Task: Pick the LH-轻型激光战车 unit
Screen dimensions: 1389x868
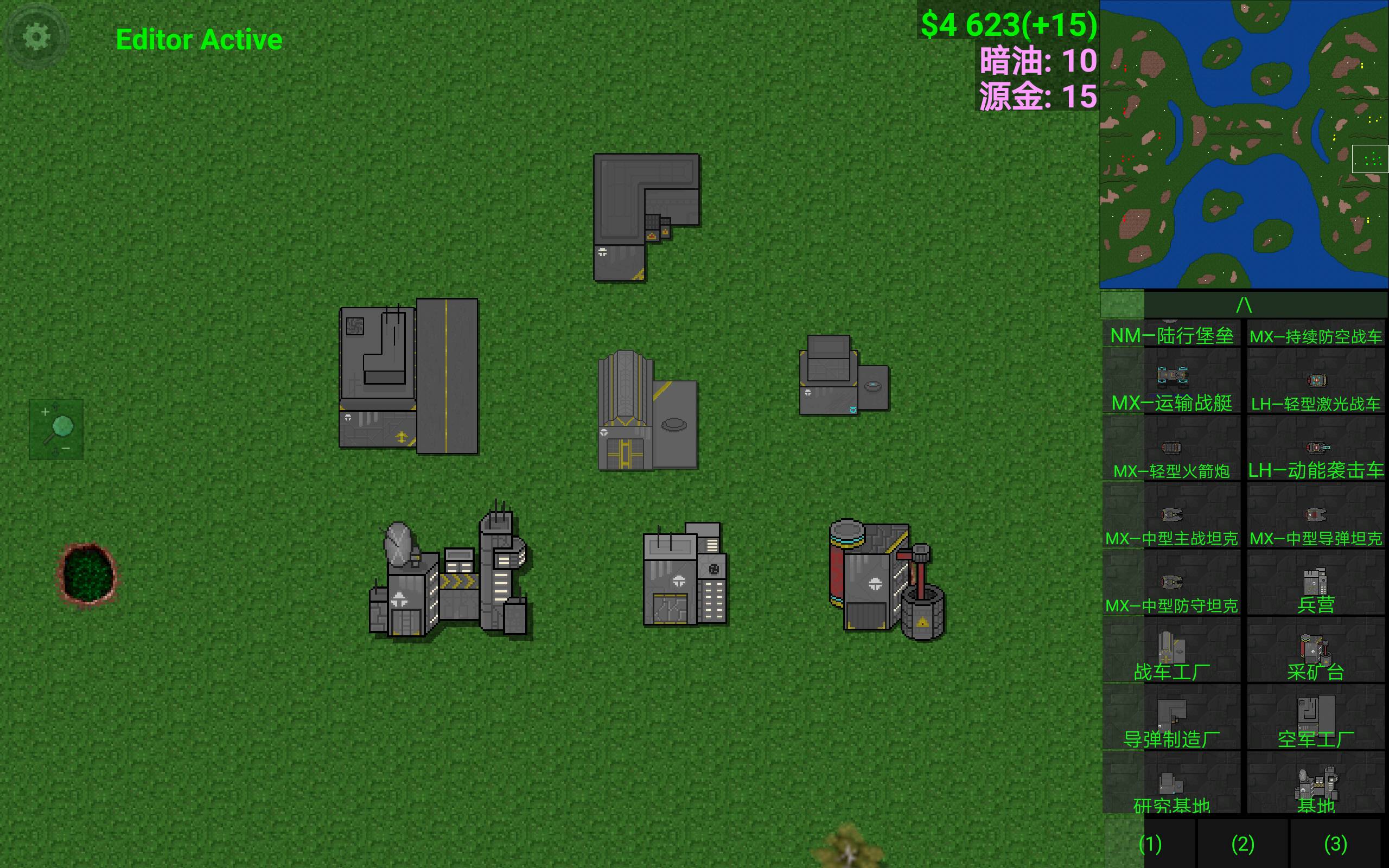Action: pyautogui.click(x=1316, y=382)
